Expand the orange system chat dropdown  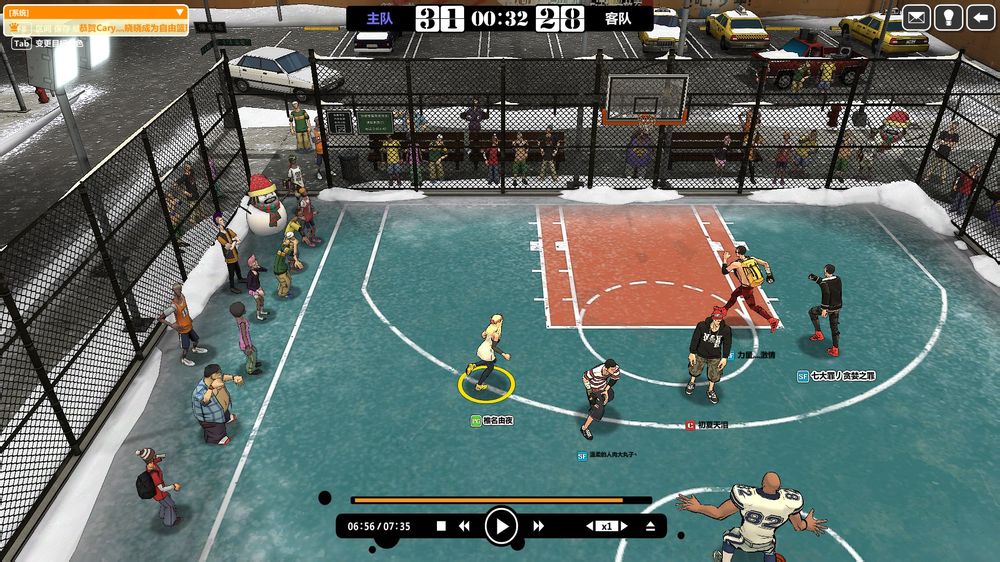pos(179,13)
